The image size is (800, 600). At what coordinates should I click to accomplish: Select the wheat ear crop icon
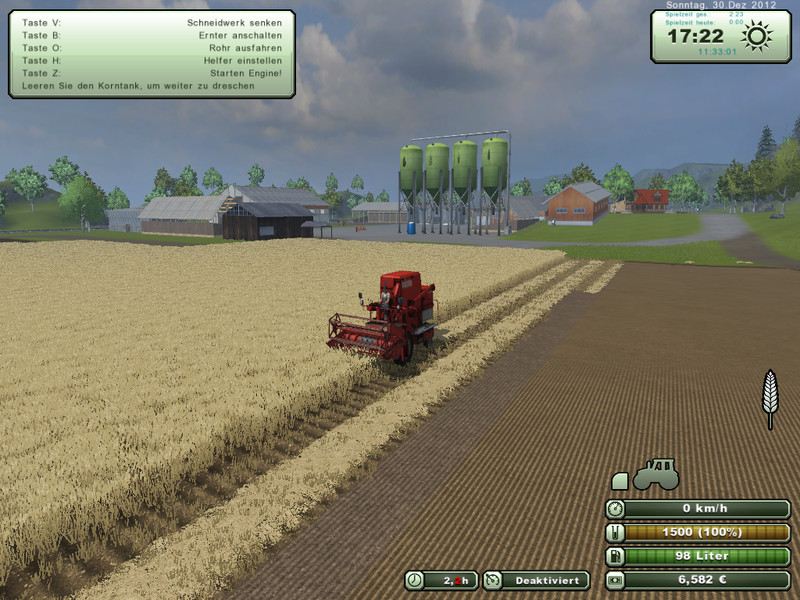770,398
